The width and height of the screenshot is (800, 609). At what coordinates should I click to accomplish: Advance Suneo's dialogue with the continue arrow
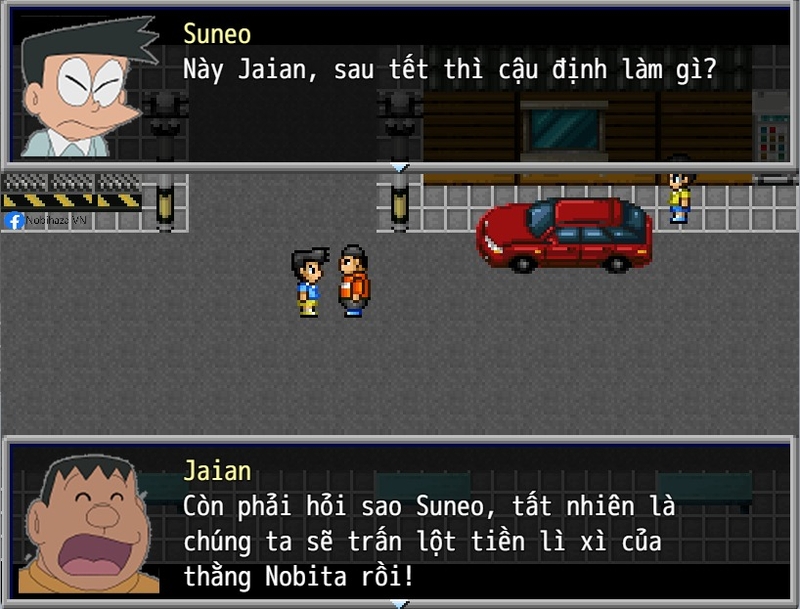point(399,166)
